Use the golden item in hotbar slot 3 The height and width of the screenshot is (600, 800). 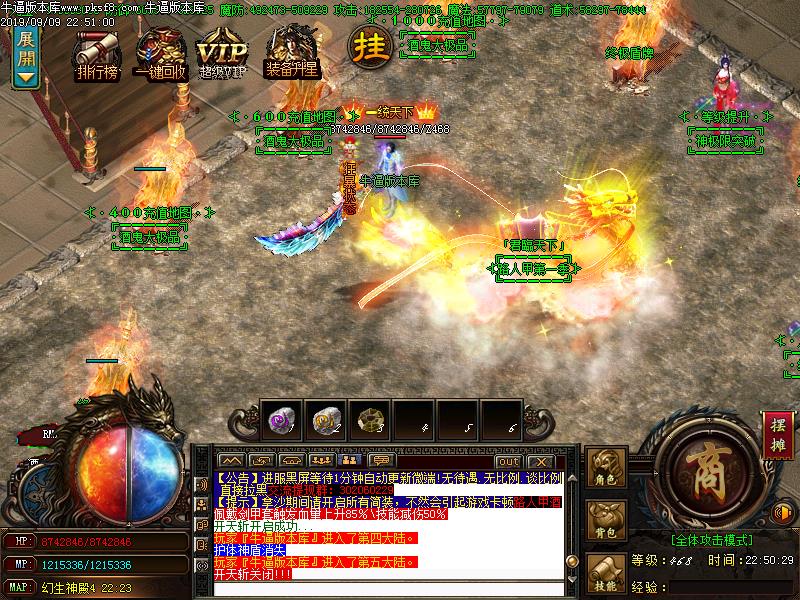(x=368, y=420)
